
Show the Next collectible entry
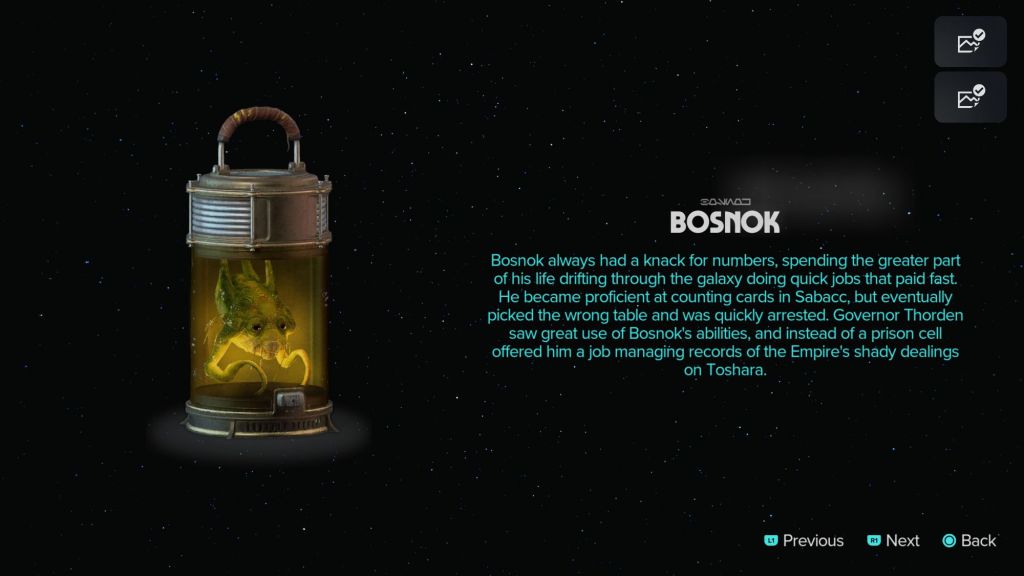(893, 540)
